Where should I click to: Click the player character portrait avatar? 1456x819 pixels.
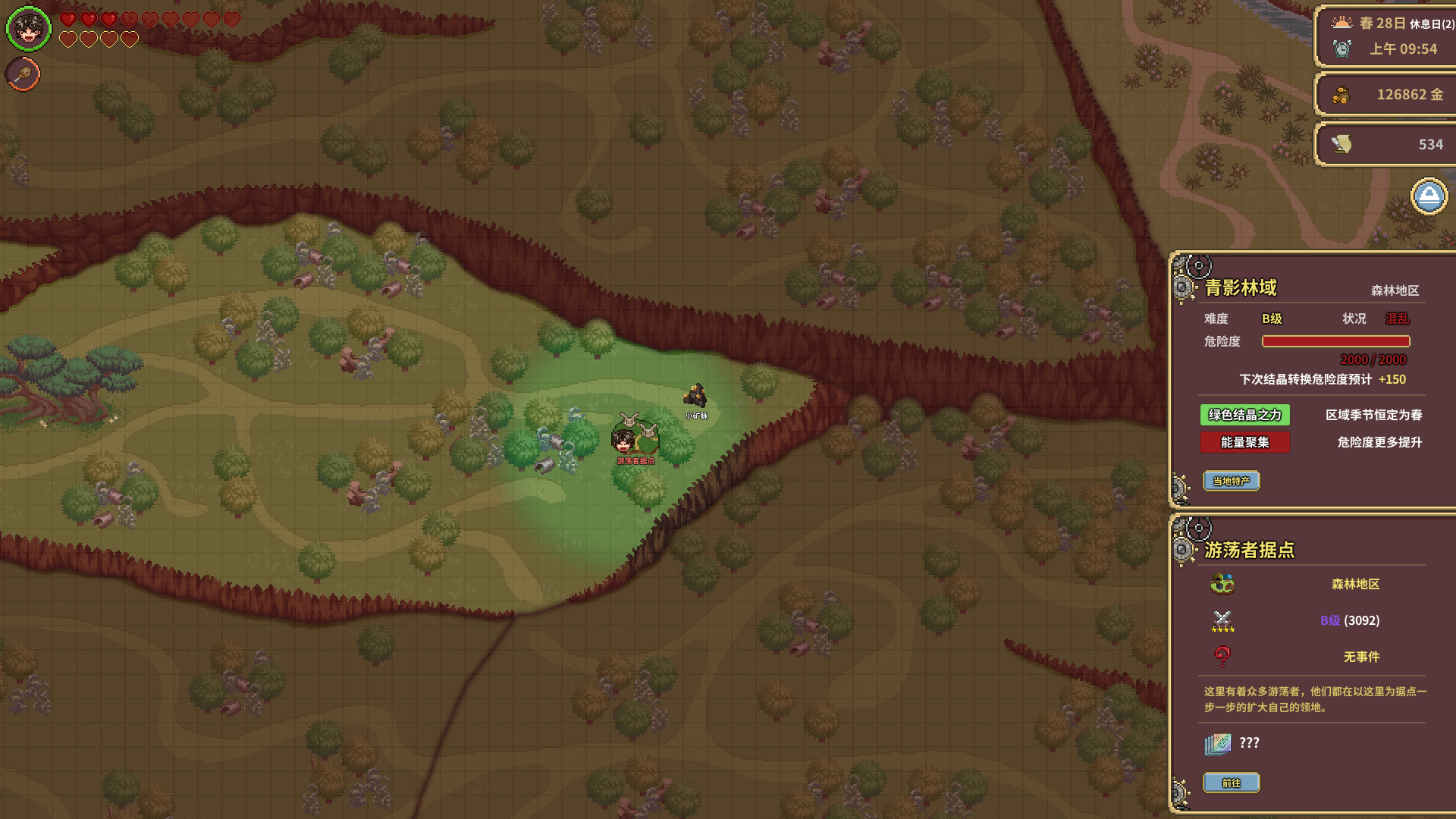point(28,28)
